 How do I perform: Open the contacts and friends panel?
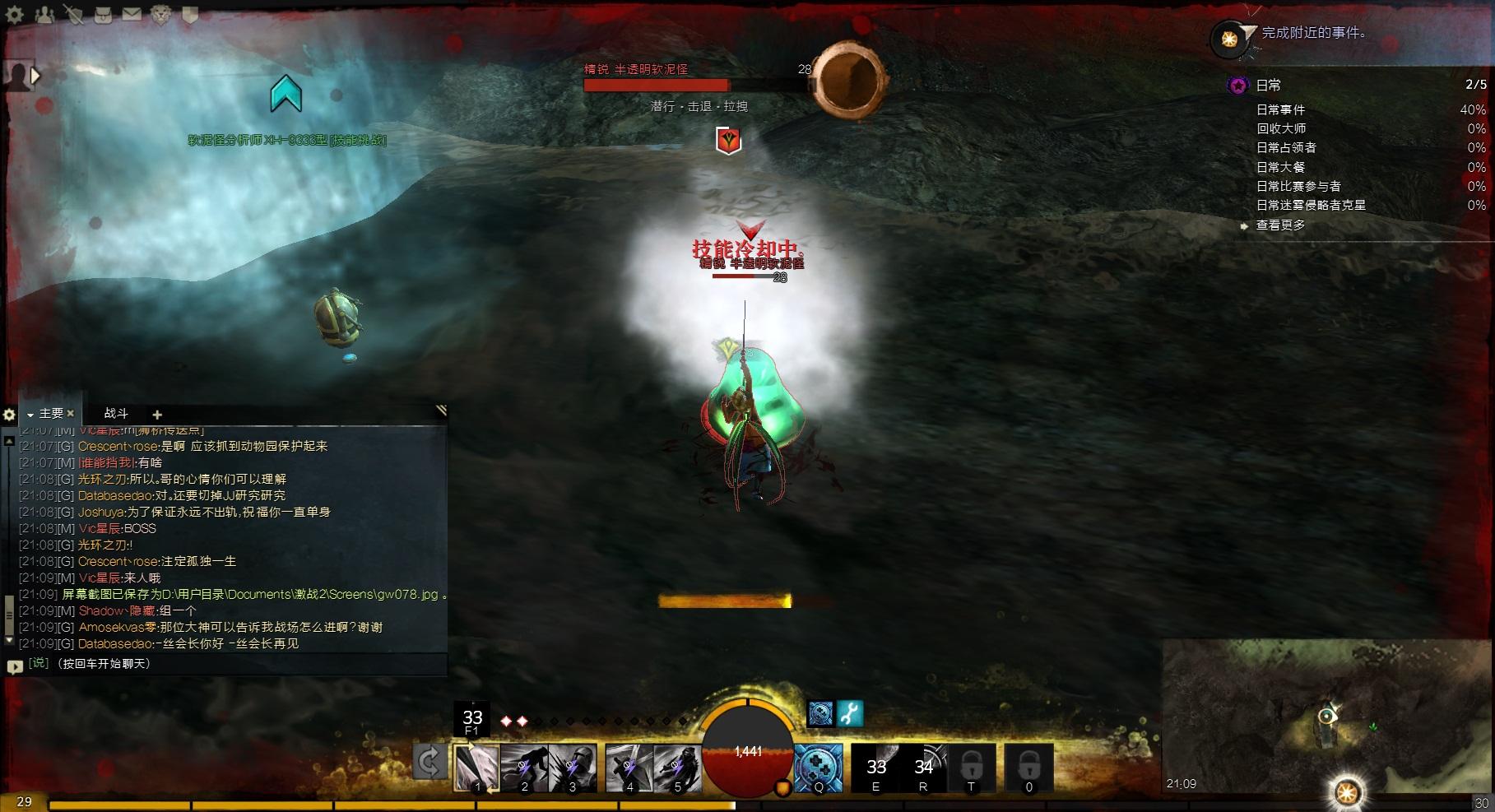[45, 14]
